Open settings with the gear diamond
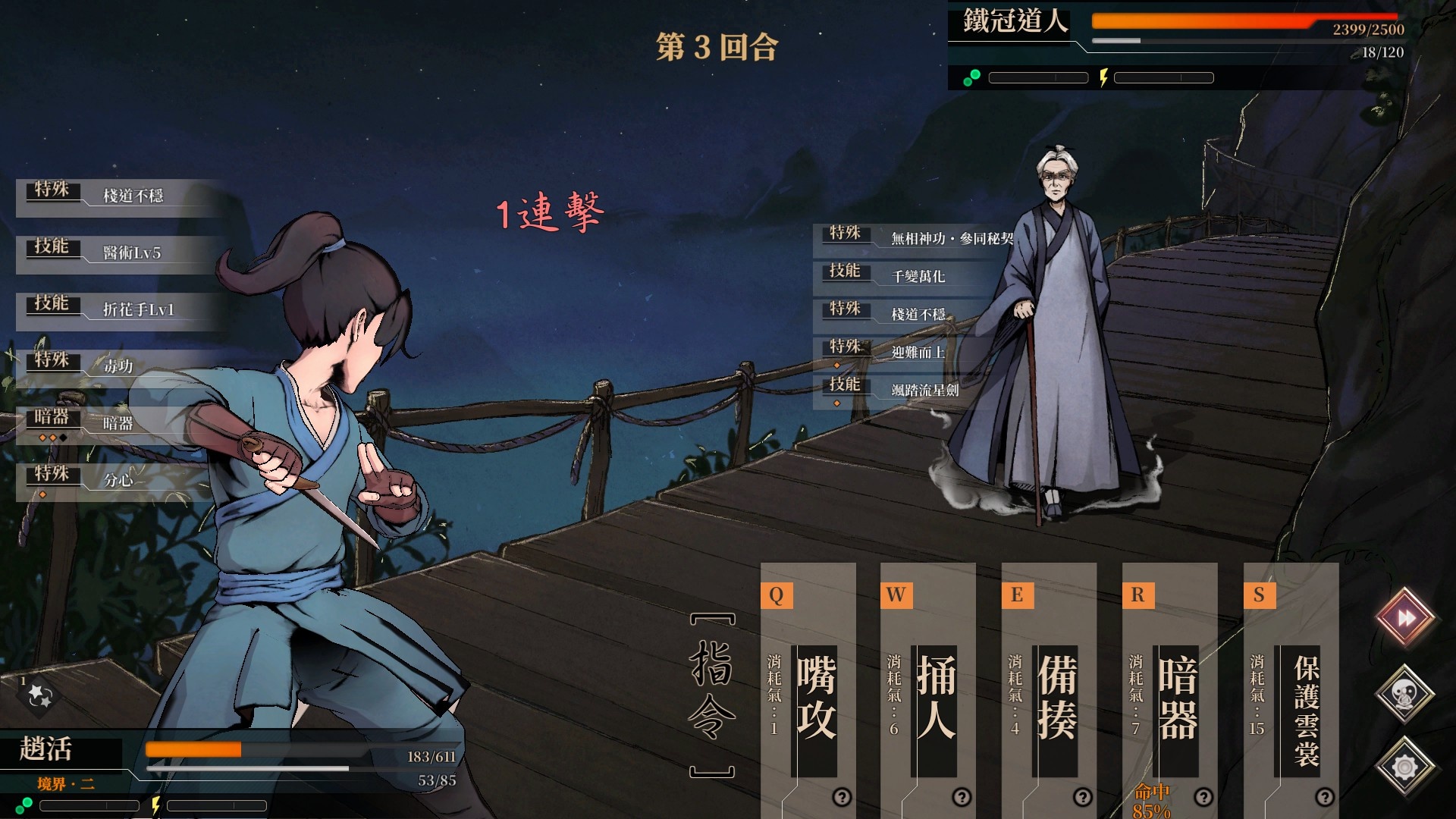Viewport: 1456px width, 819px height. tap(1405, 767)
